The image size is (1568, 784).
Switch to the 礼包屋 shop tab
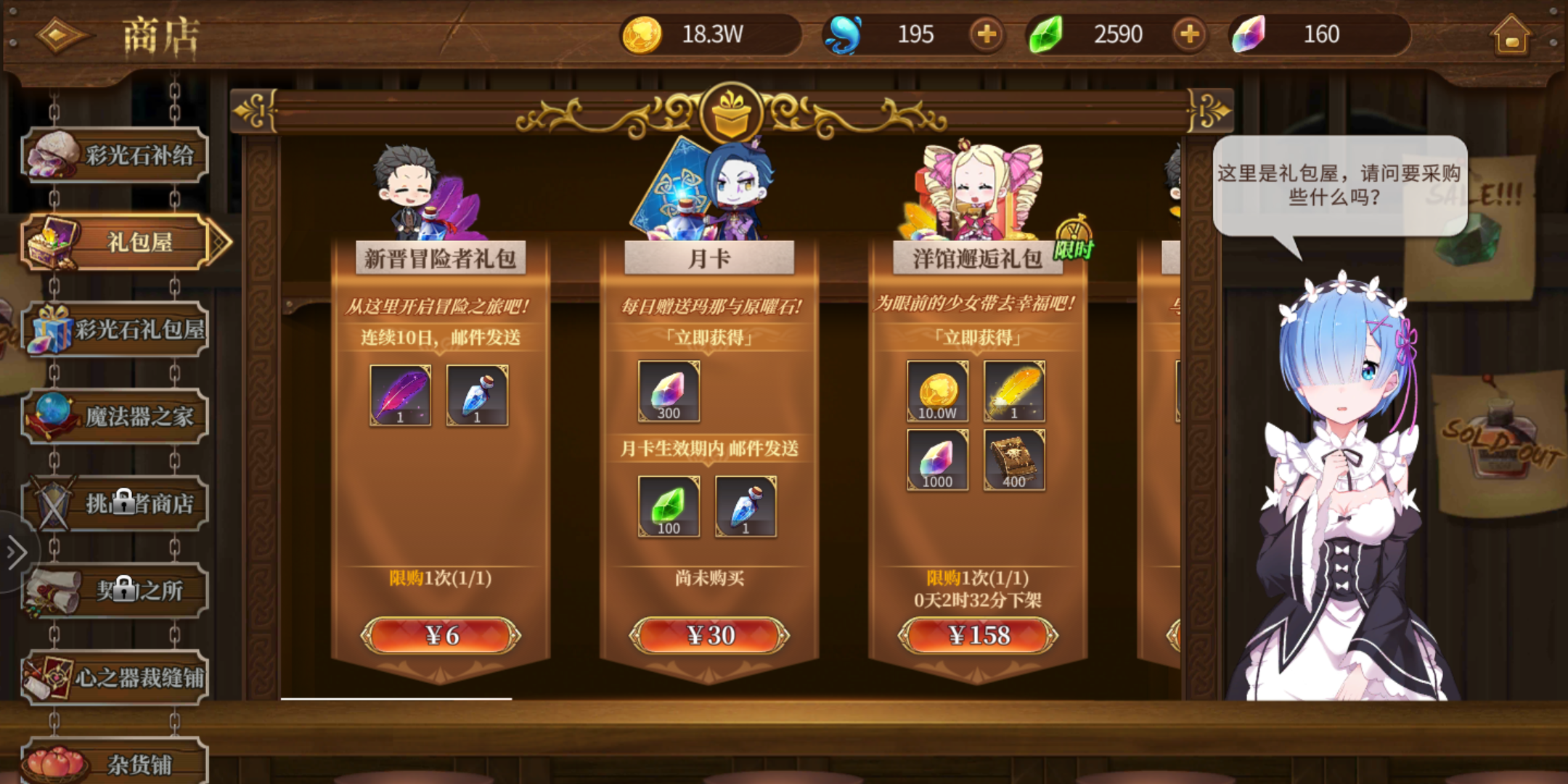116,242
